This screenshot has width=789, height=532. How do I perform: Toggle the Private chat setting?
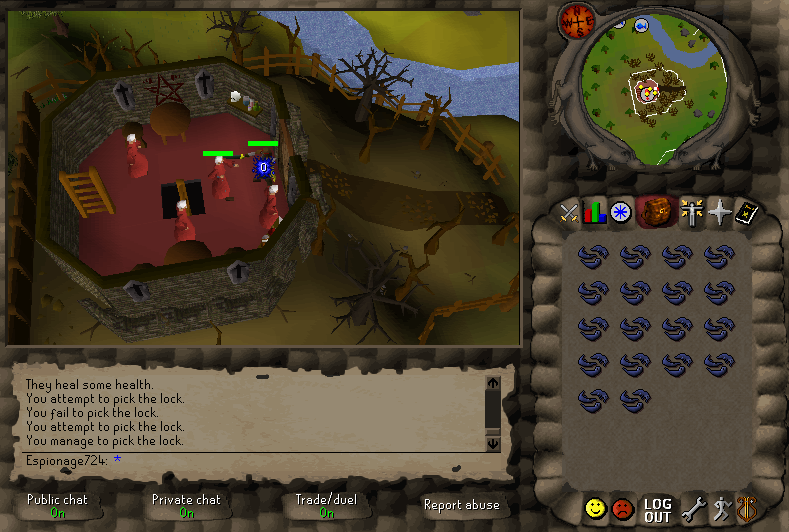[x=186, y=505]
